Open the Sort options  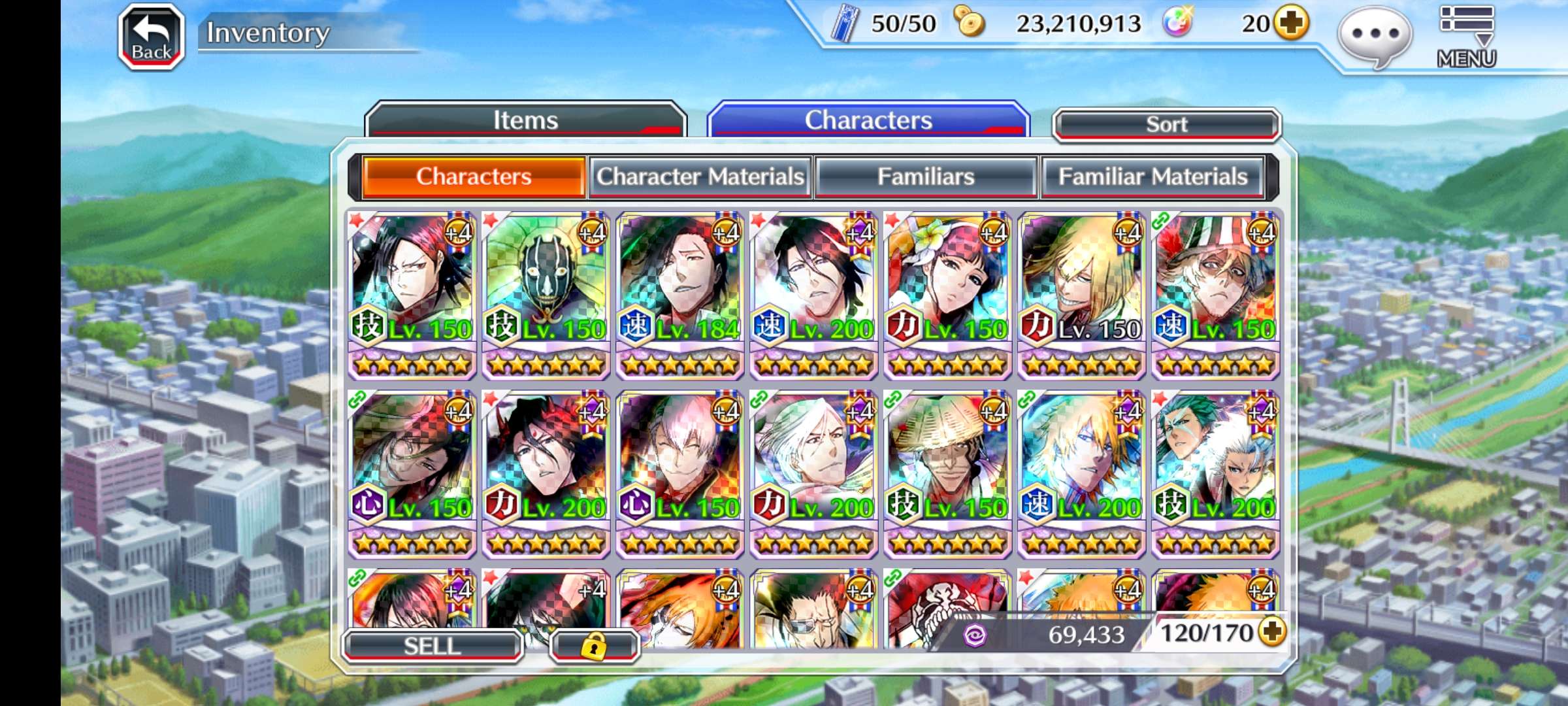point(1167,124)
